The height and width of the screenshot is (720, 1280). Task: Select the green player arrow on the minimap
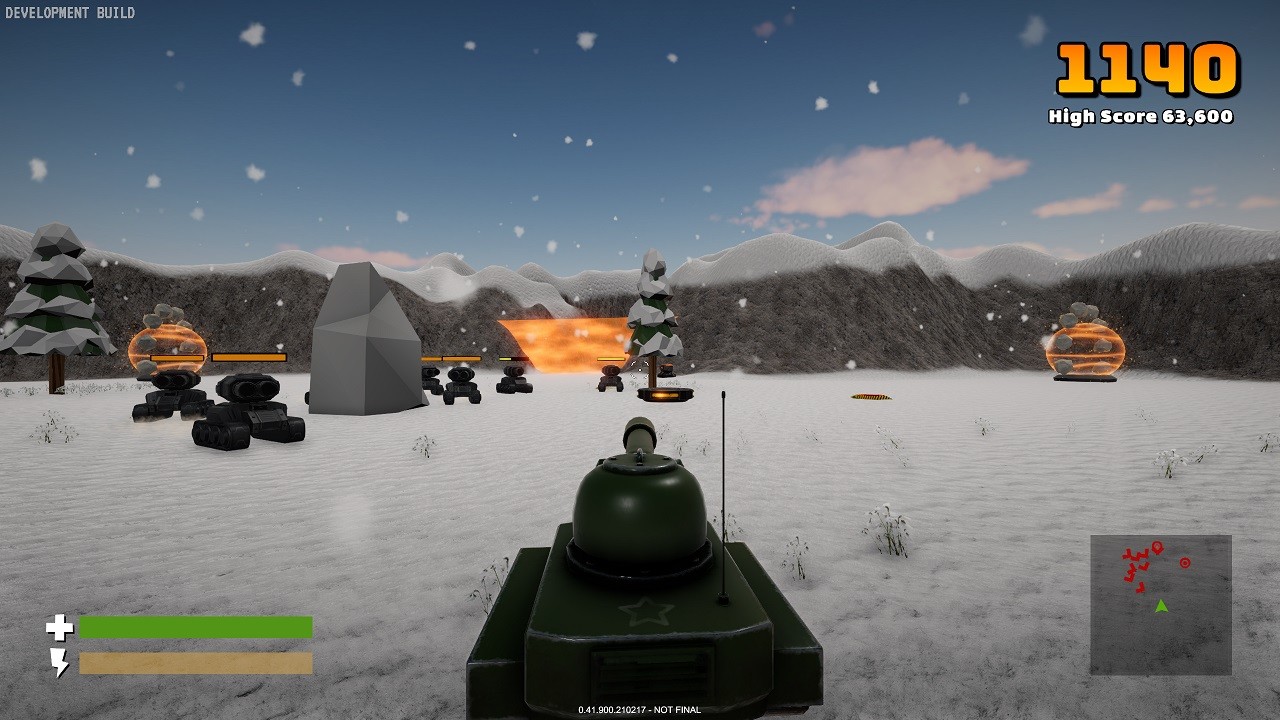point(1162,603)
